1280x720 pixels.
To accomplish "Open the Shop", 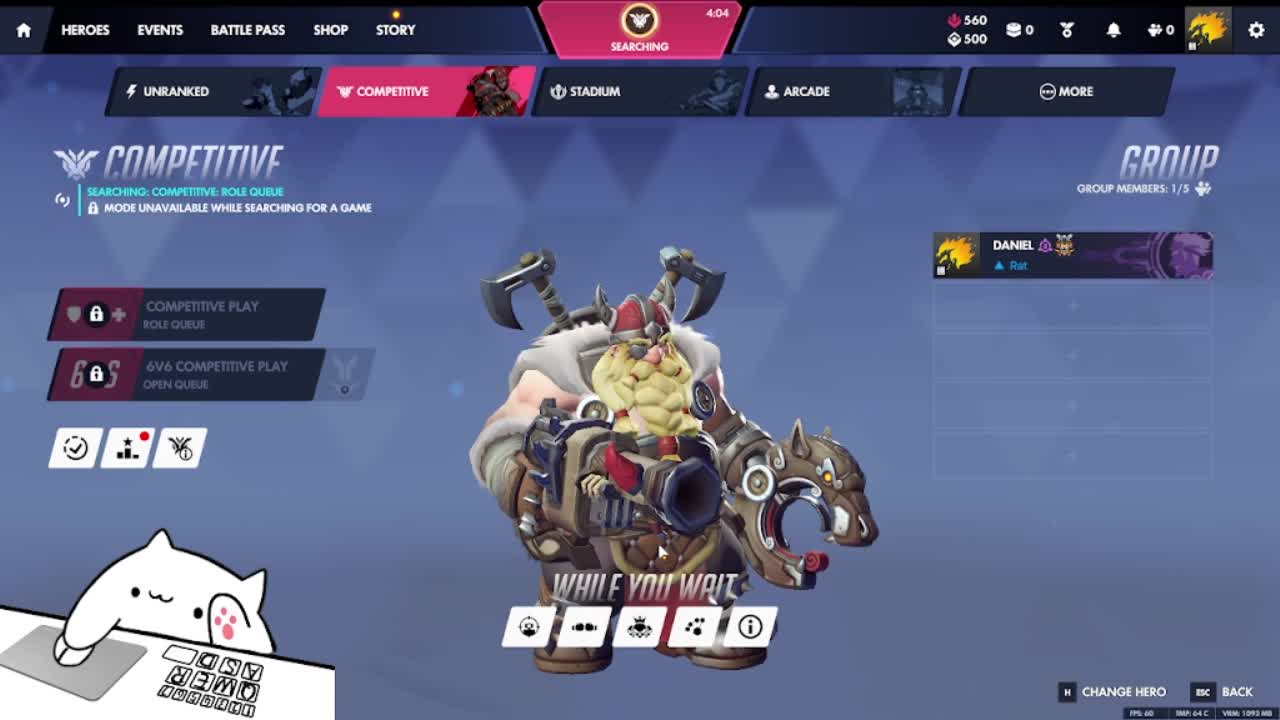I will coord(330,30).
